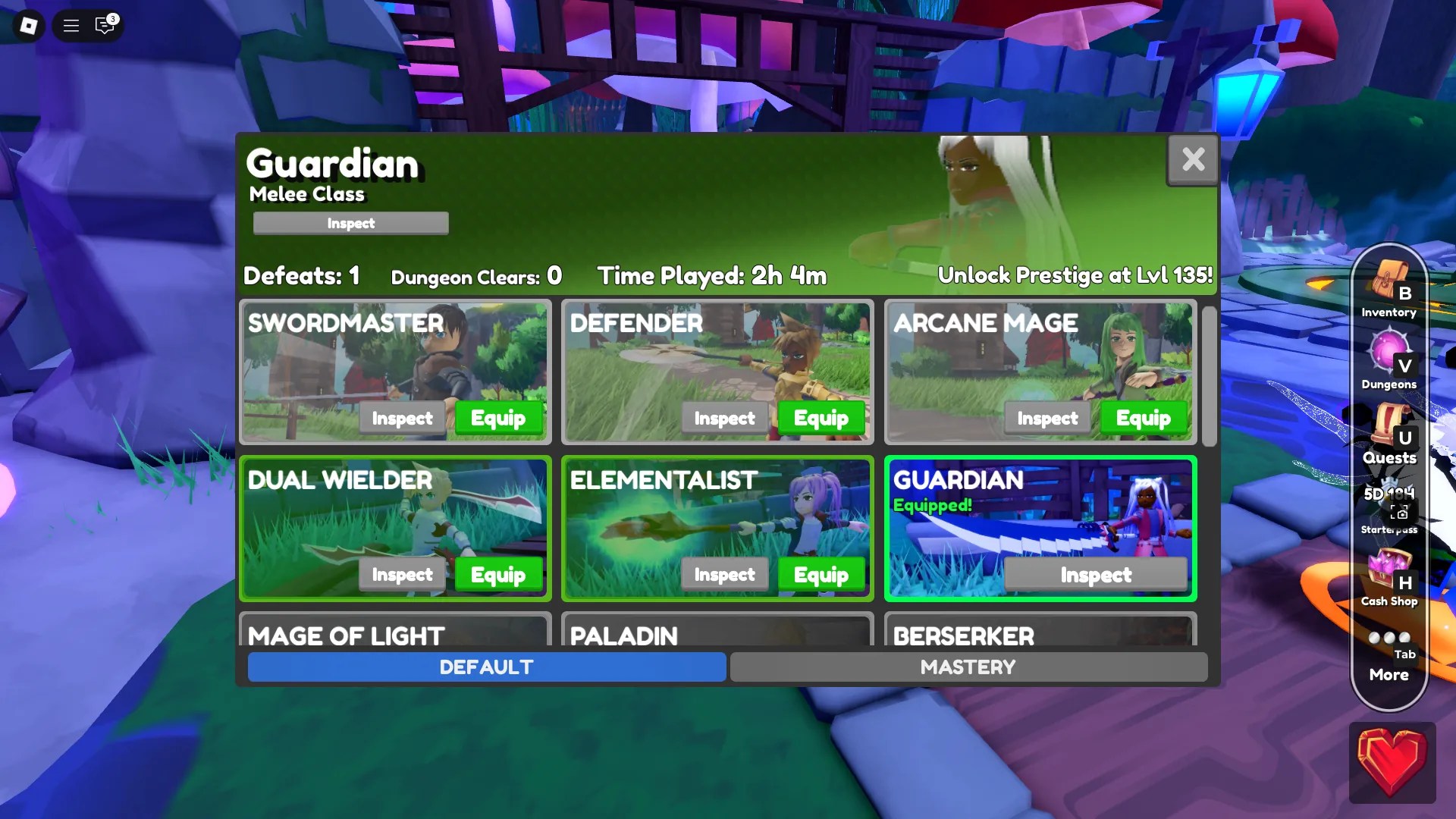The width and height of the screenshot is (1456, 819).
Task: Select the DEFAULT tab
Action: tap(485, 667)
